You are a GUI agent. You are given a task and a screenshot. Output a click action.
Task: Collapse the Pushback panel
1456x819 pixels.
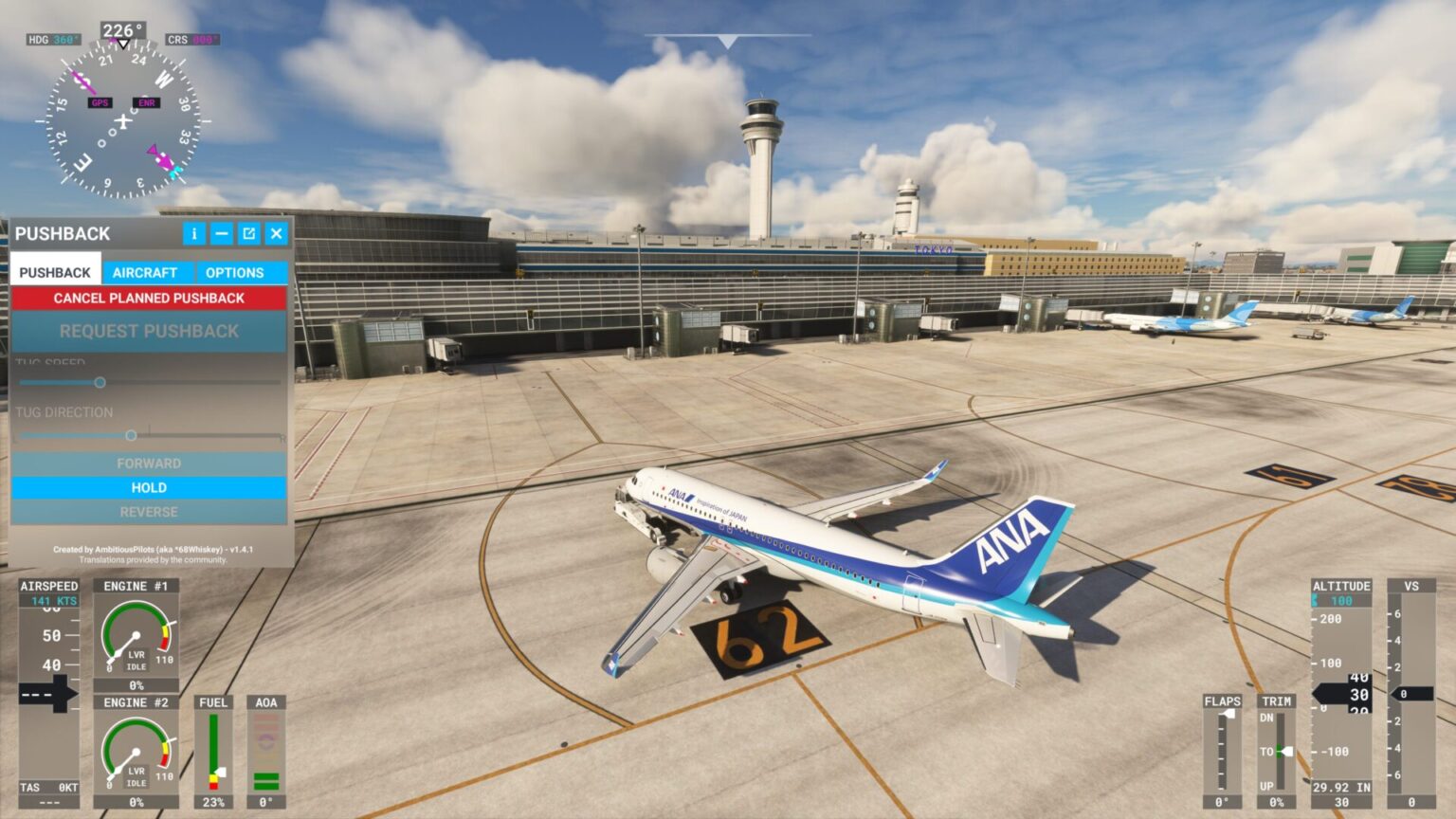coord(221,233)
